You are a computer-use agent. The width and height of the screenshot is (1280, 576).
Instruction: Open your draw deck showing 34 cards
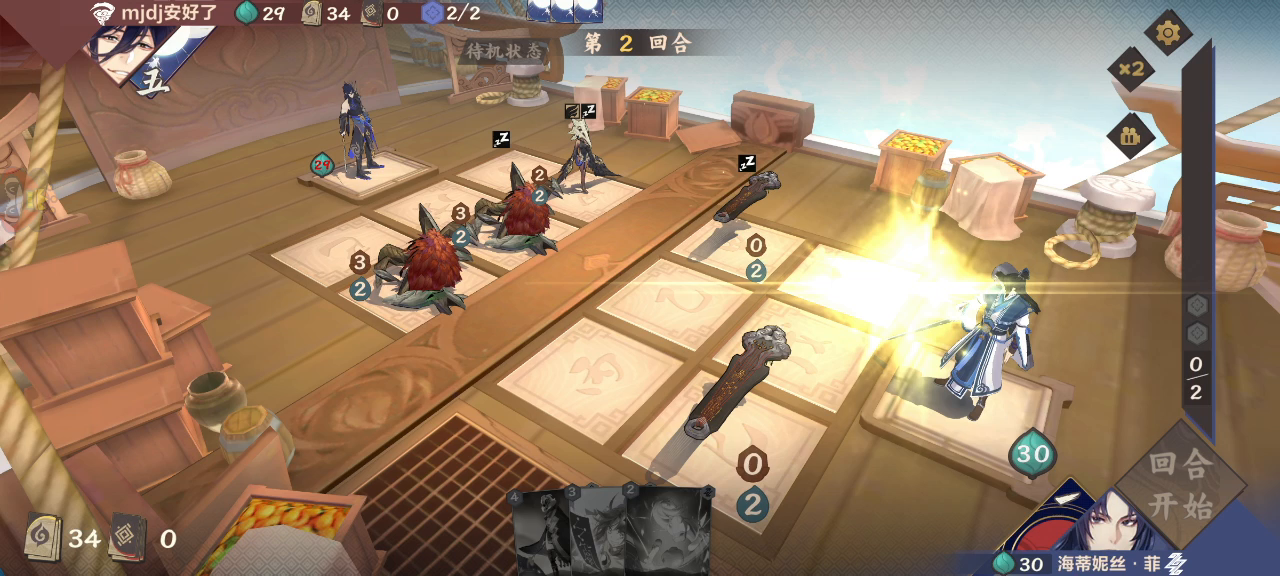tap(43, 537)
